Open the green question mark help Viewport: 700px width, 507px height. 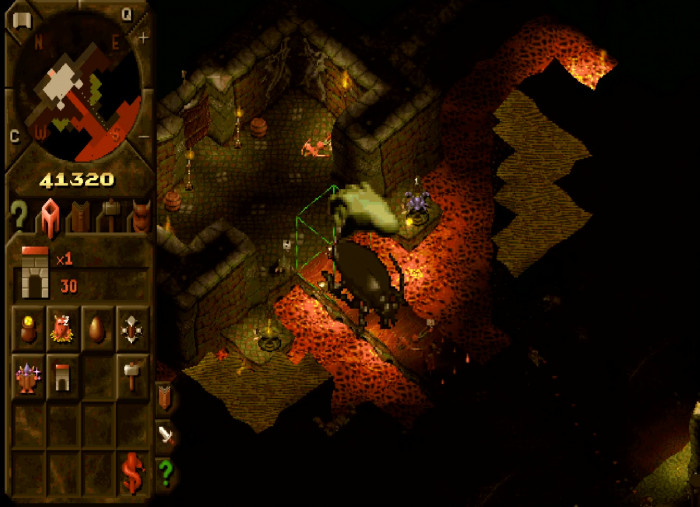[x=166, y=472]
